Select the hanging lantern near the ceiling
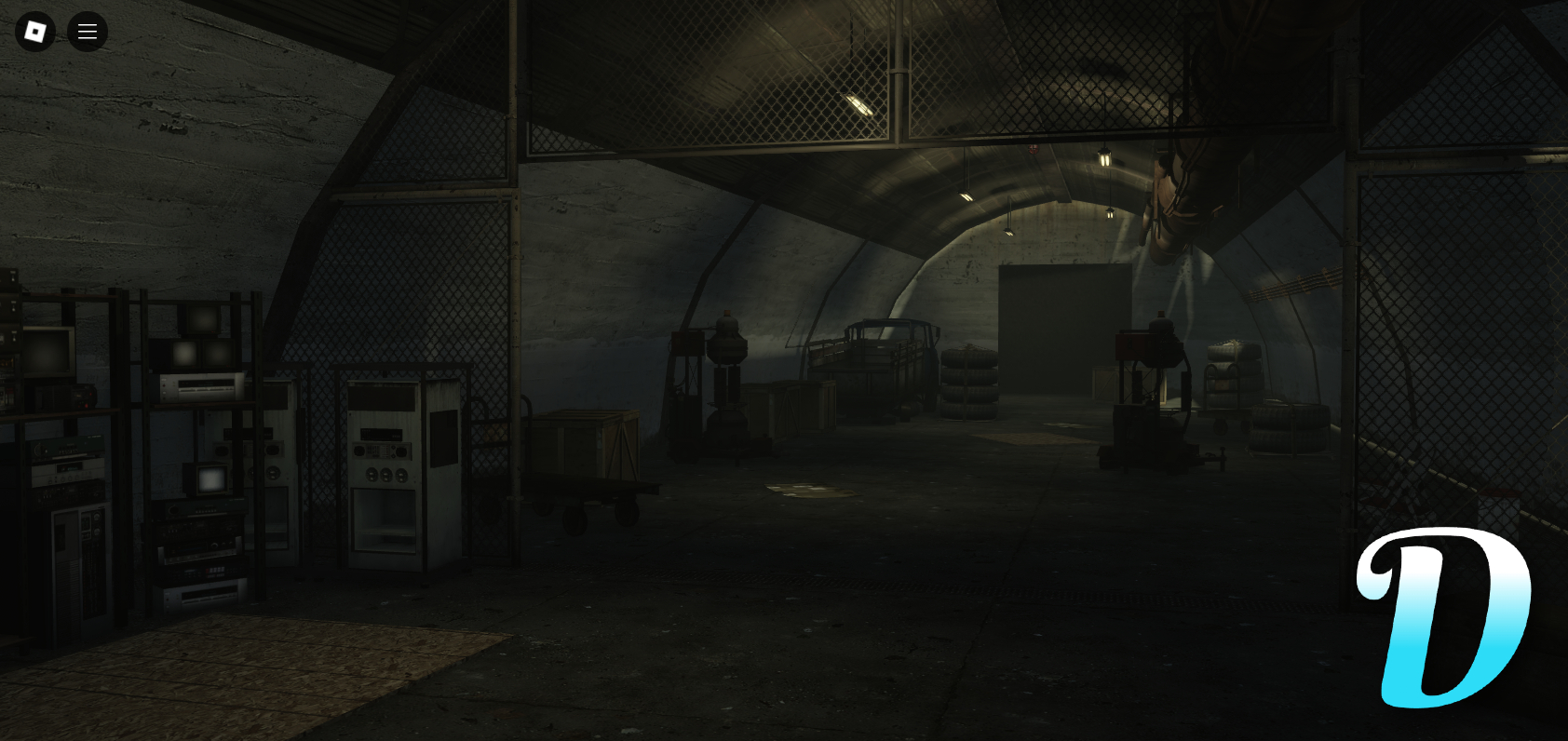This screenshot has height=741, width=1568. pos(1104,156)
